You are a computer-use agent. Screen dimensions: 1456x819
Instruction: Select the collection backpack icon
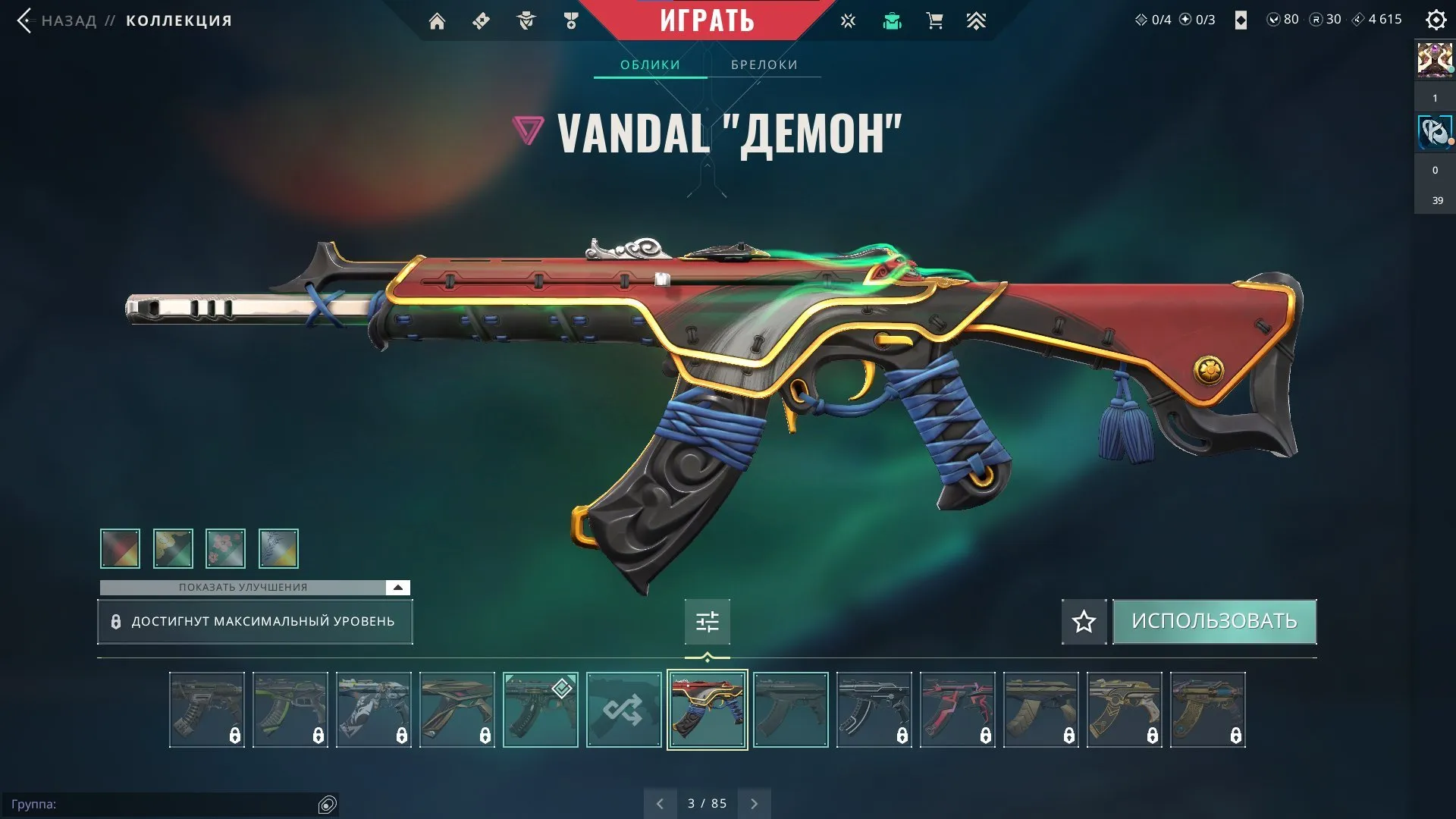click(x=893, y=20)
